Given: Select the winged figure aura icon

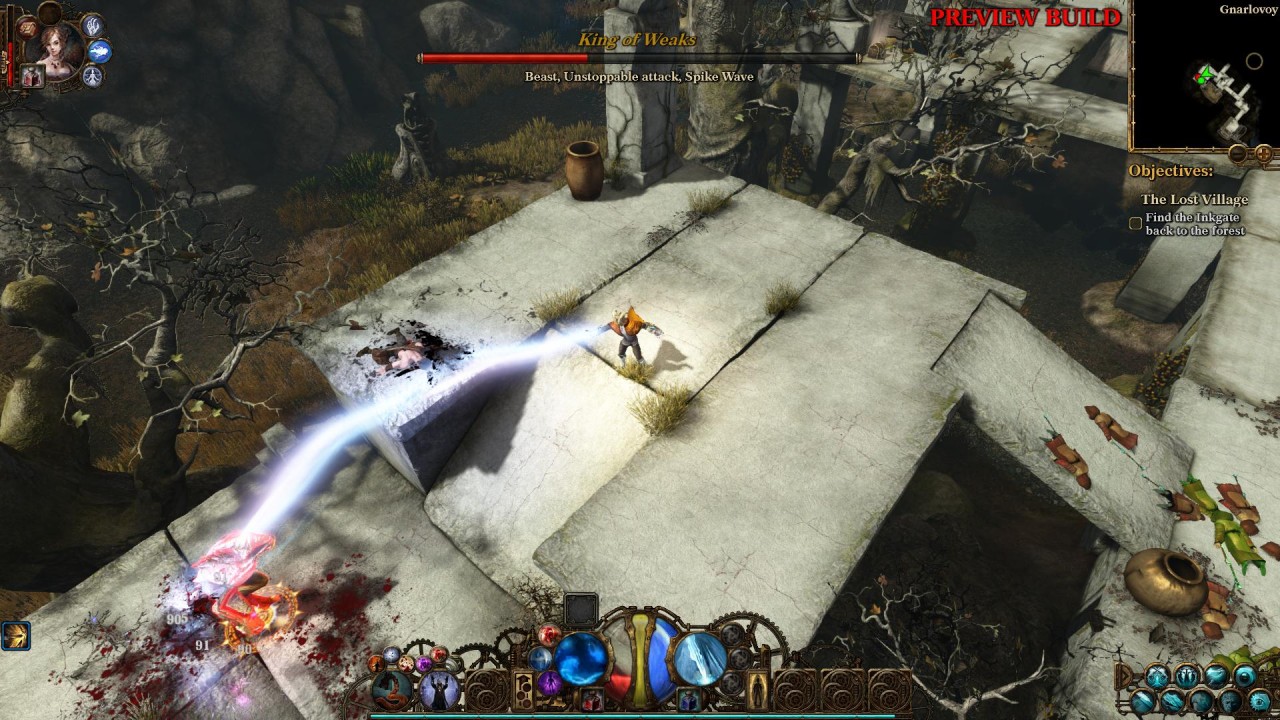Looking at the screenshot, I should [93, 76].
